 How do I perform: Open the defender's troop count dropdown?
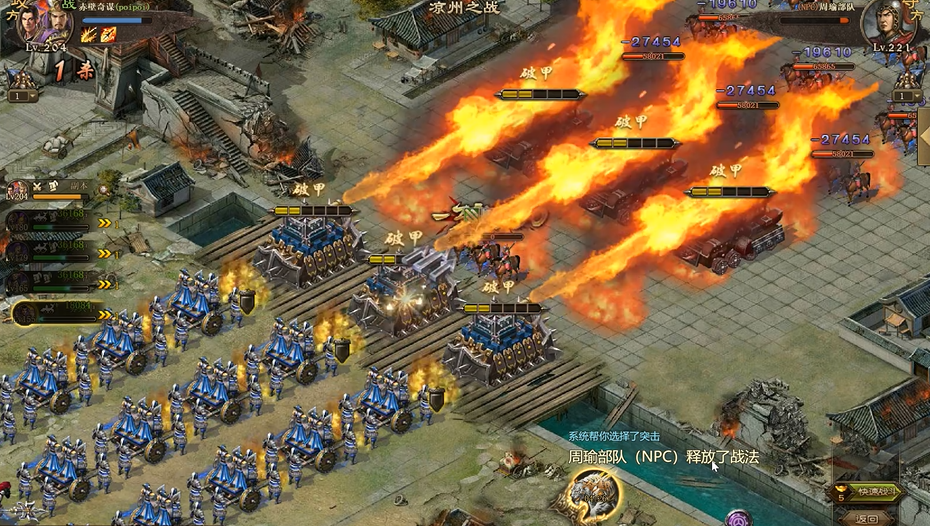pyautogui.click(x=907, y=96)
